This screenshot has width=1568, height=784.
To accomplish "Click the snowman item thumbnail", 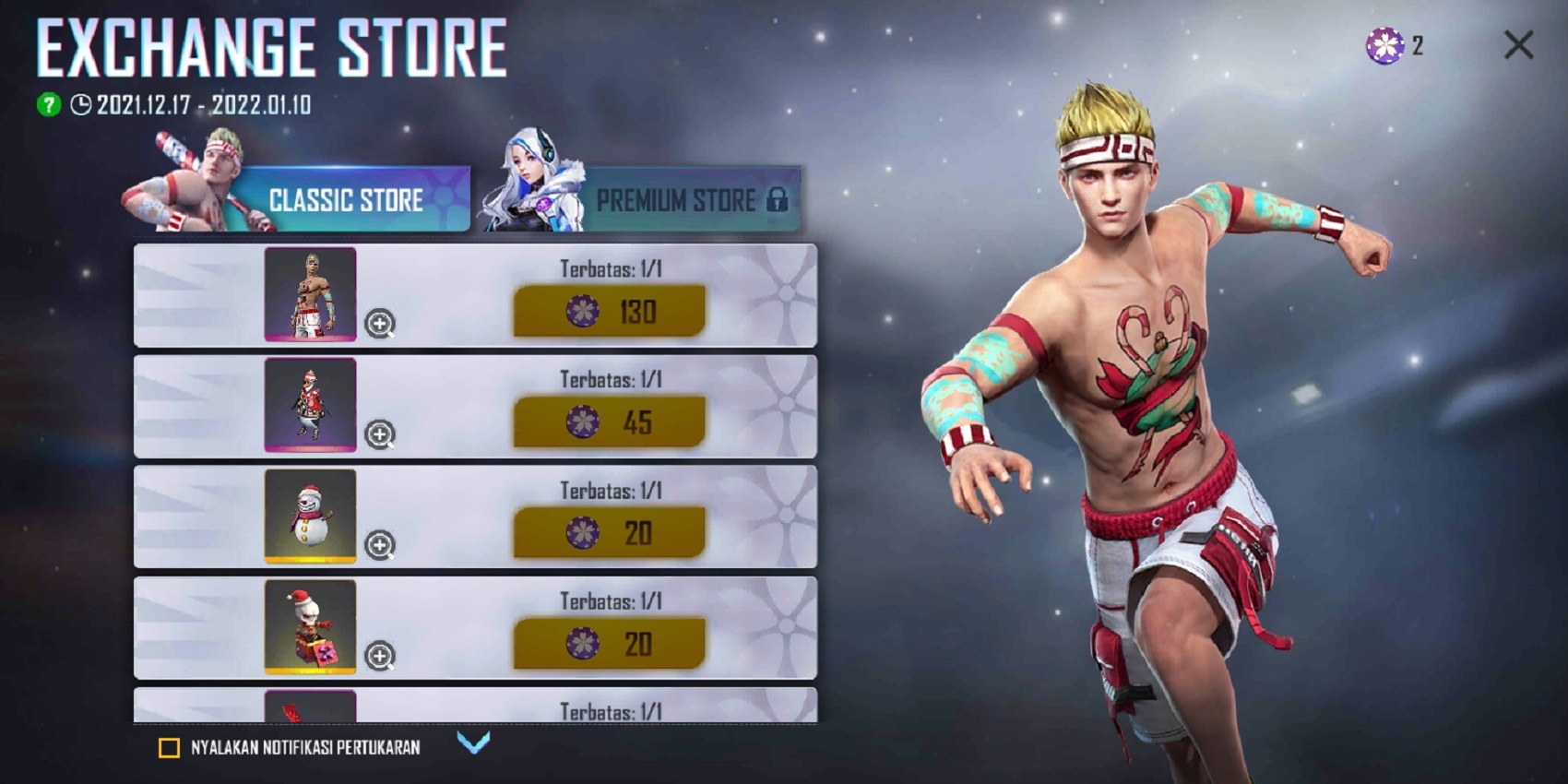I will pyautogui.click(x=312, y=517).
